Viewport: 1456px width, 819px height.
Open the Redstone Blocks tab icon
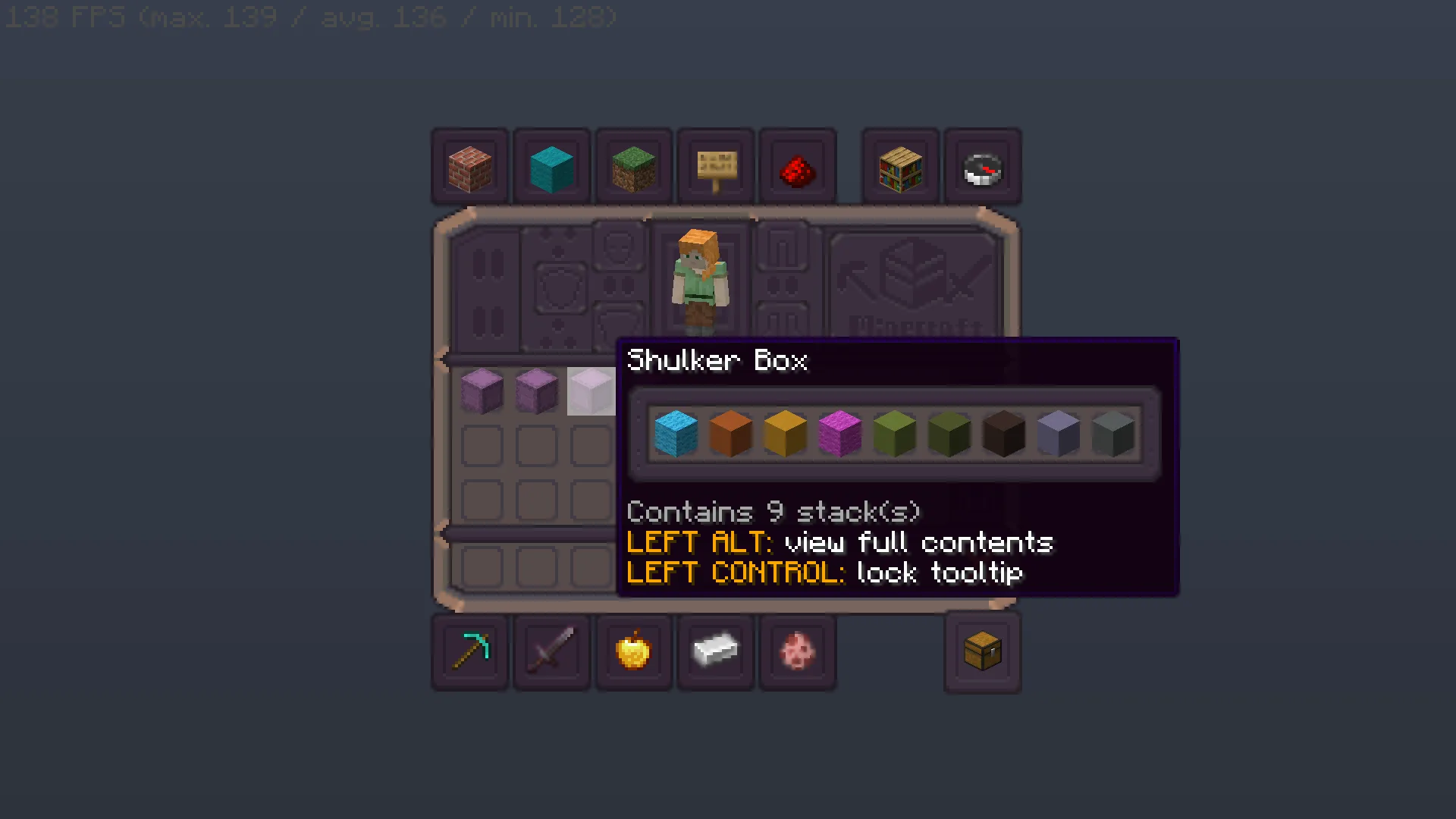798,166
